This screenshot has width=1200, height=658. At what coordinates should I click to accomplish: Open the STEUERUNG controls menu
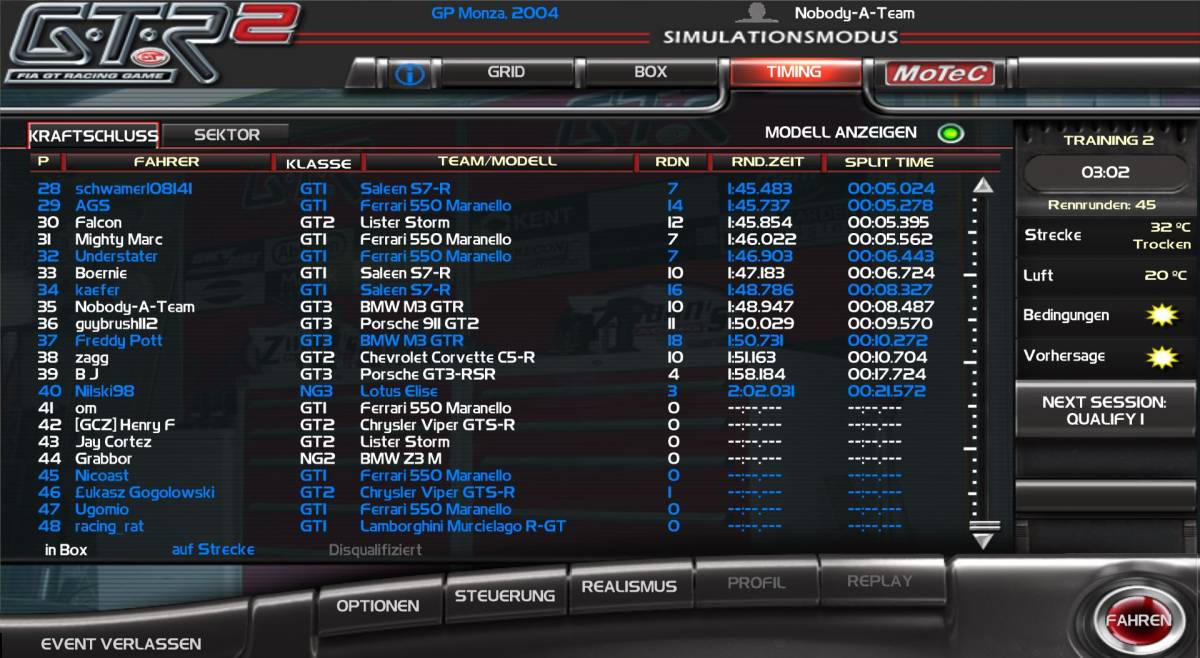(x=504, y=596)
